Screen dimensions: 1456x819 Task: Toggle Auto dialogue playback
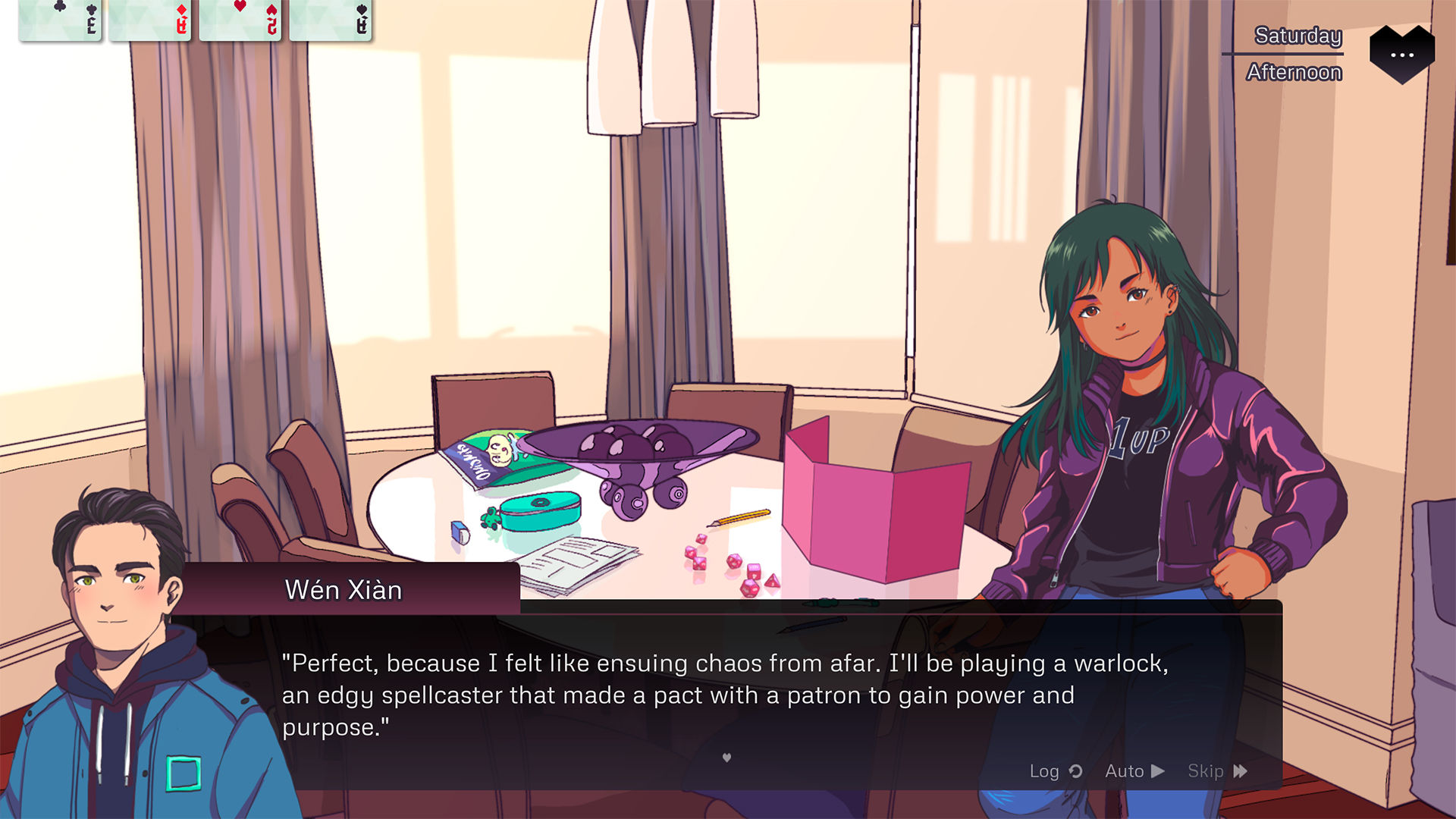1134,771
